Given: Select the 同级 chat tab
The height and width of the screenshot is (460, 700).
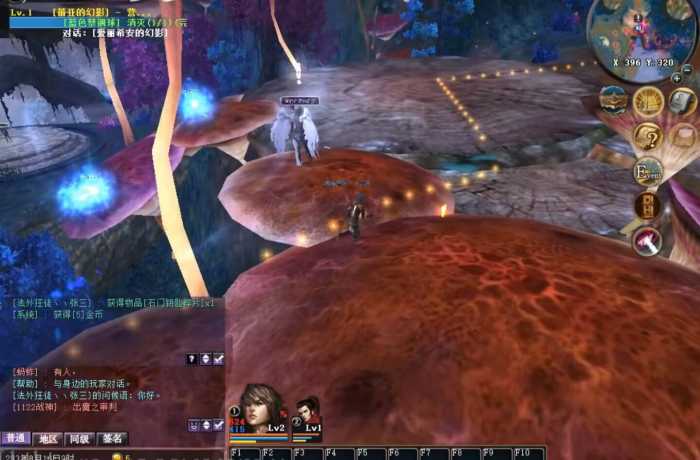Looking at the screenshot, I should point(79,438).
